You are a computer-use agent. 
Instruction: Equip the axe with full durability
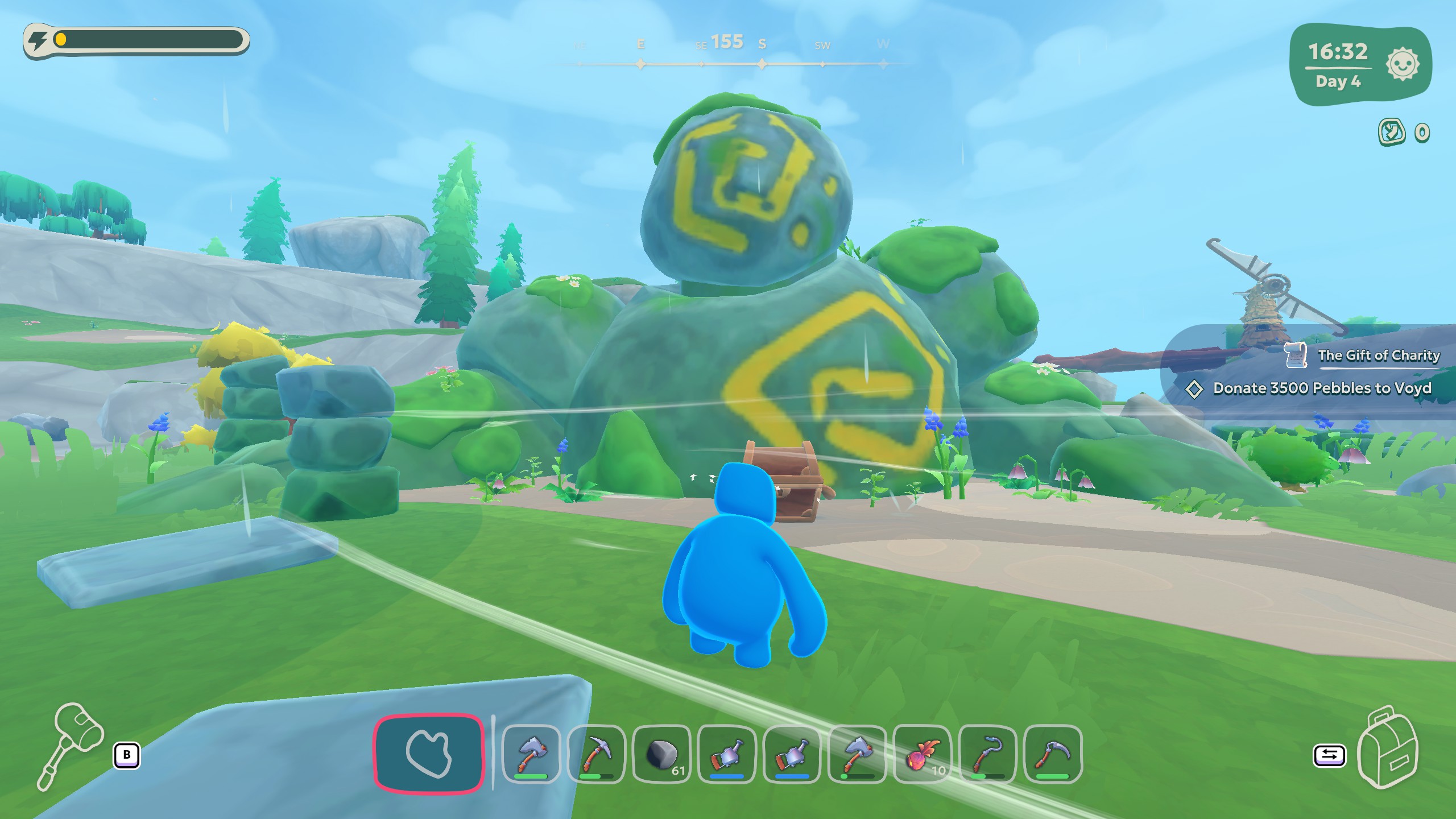[x=531, y=754]
